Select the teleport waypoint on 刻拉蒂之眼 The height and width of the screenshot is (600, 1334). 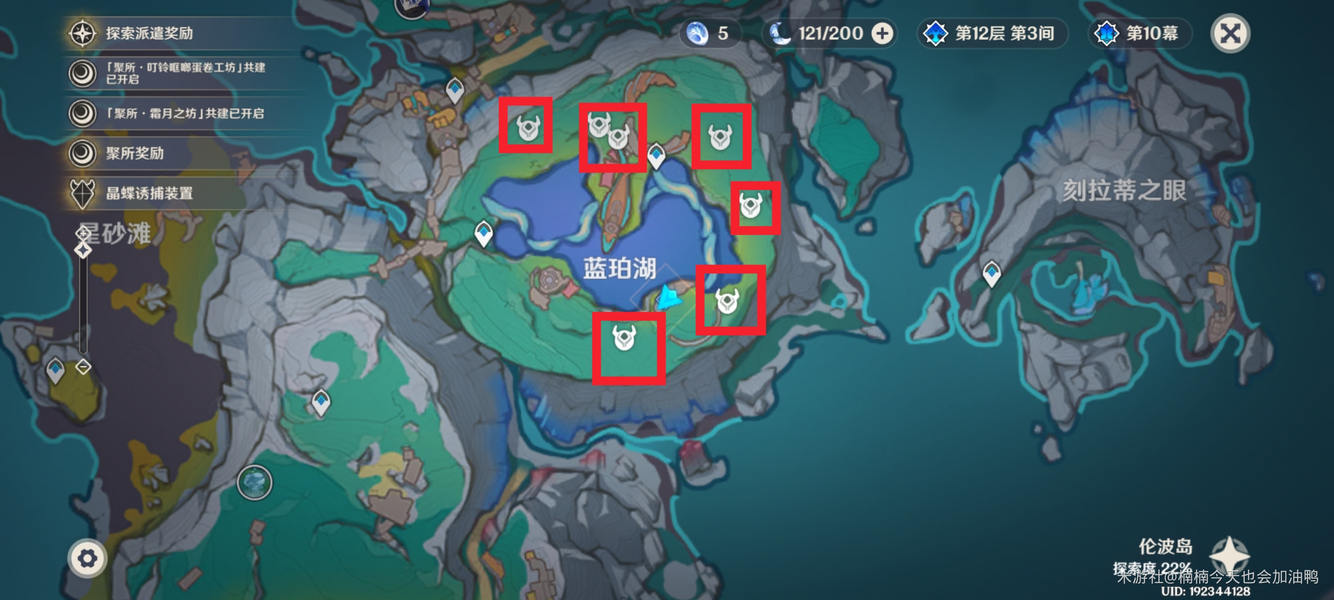coord(991,272)
